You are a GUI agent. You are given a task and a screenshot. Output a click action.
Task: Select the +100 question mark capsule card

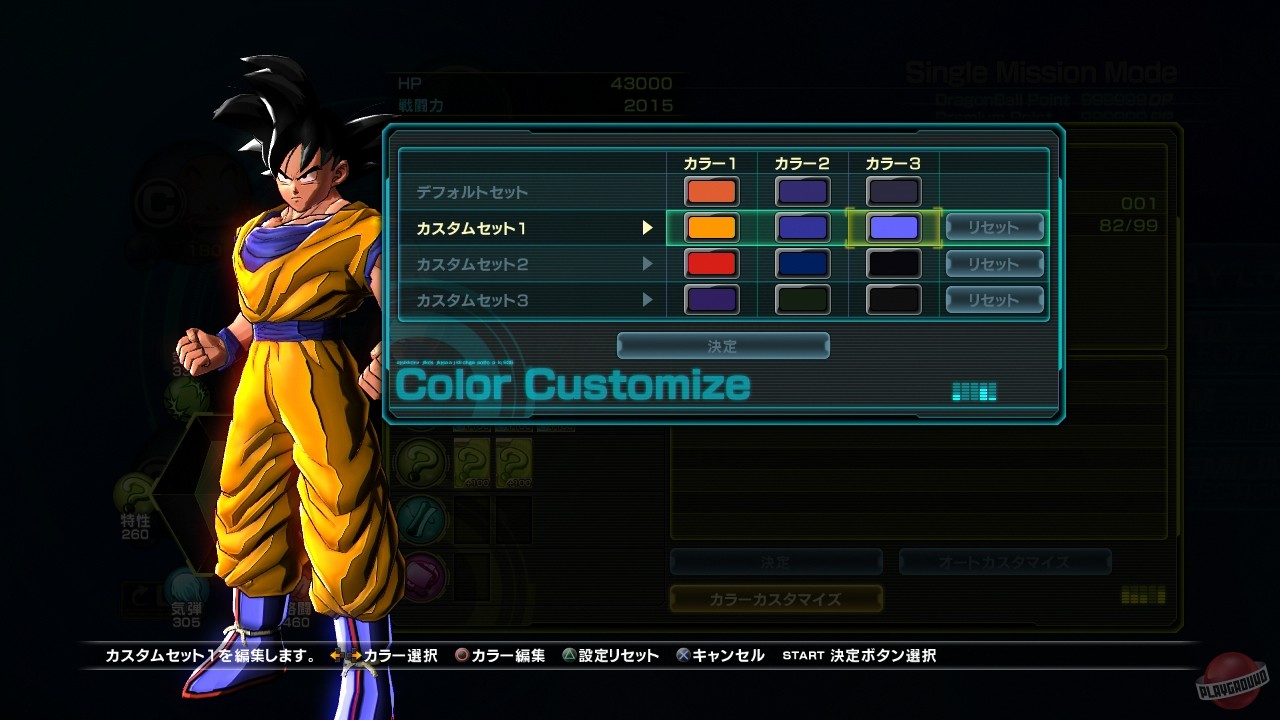[x=473, y=463]
